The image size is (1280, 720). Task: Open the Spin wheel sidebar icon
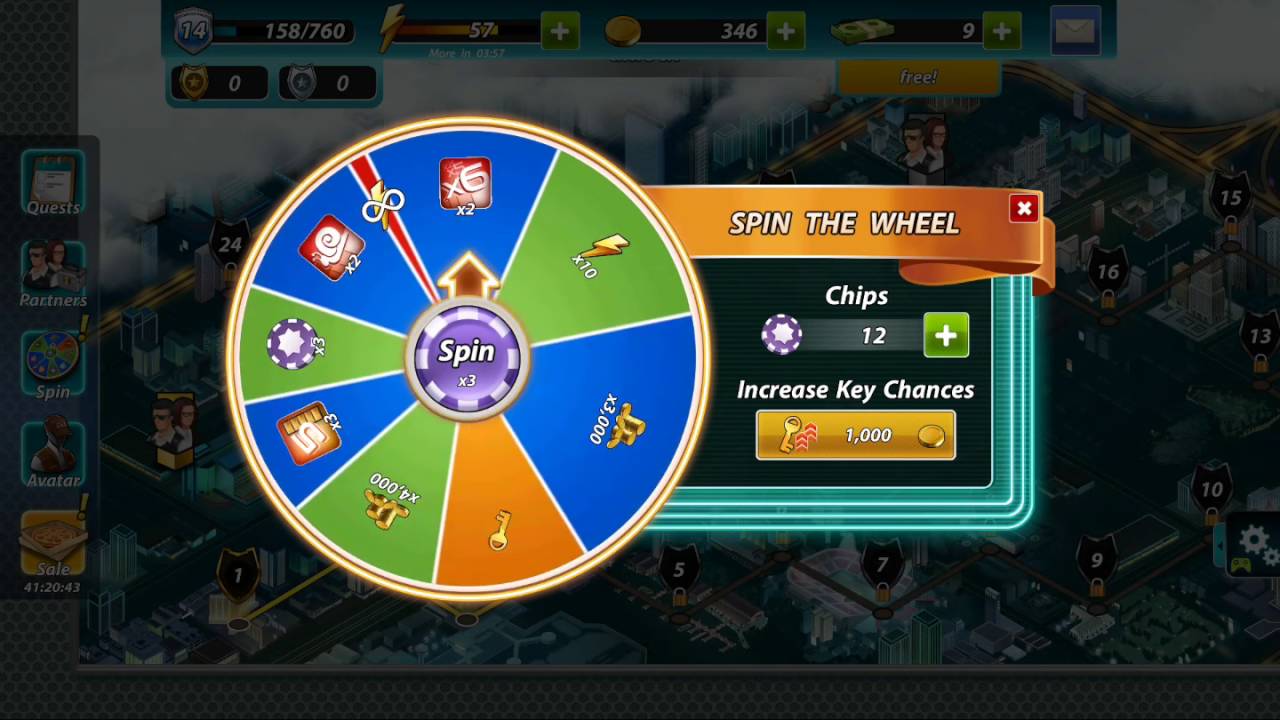coord(53,365)
